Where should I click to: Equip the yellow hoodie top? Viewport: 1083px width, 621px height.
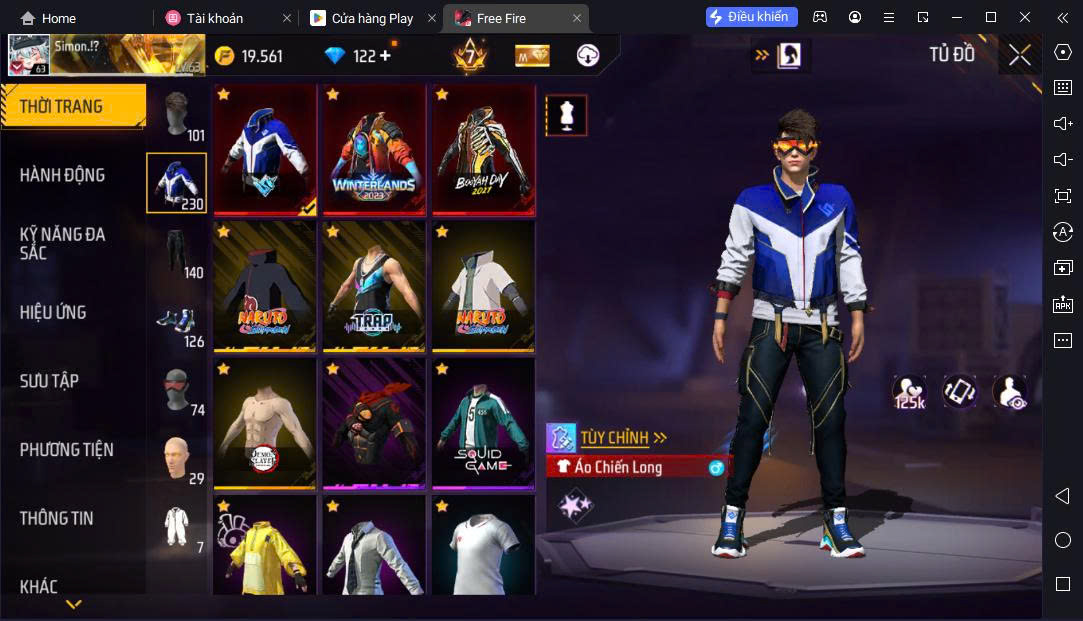[265, 545]
